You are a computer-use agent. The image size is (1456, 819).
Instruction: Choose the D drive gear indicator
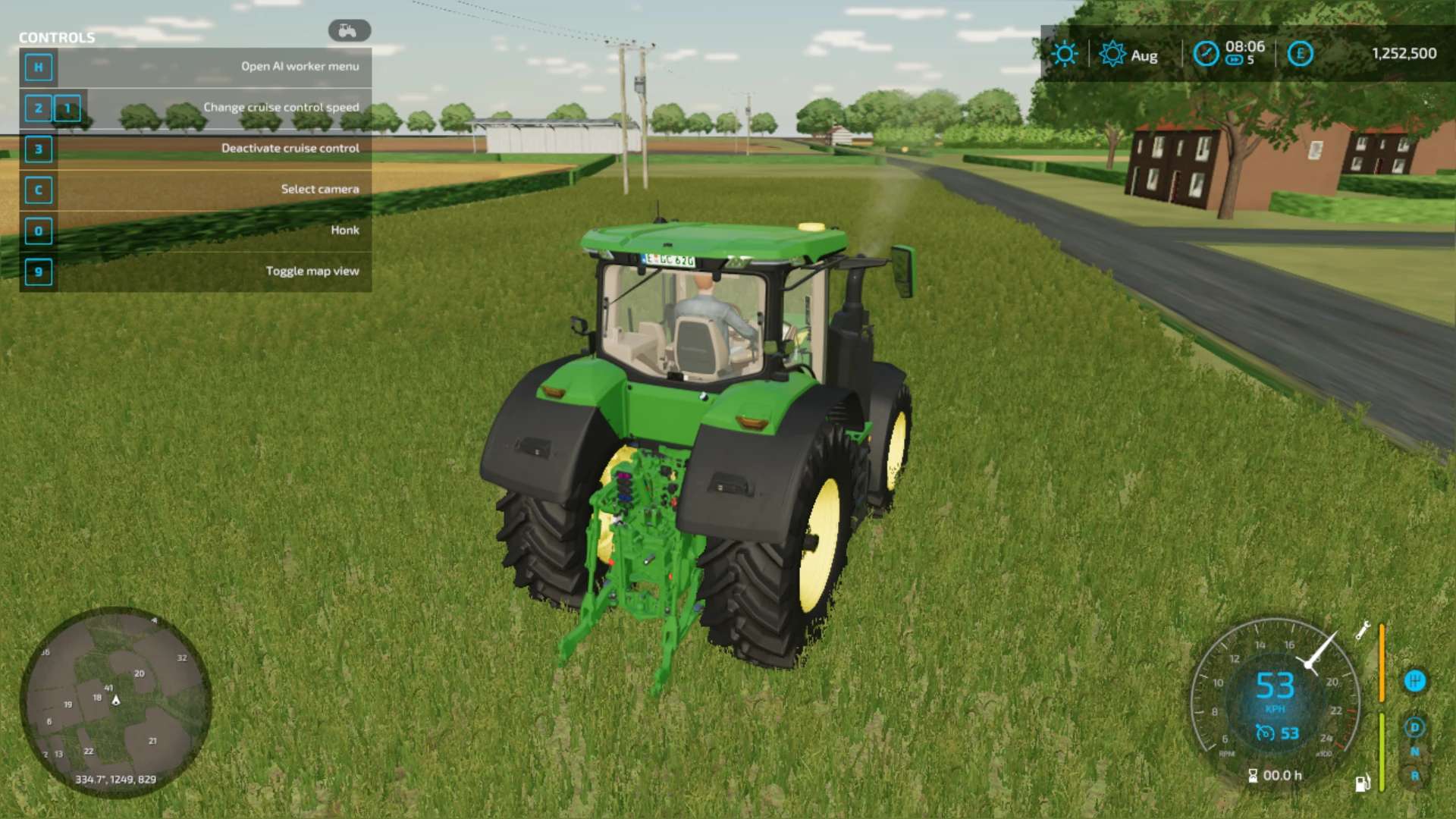coord(1414,727)
